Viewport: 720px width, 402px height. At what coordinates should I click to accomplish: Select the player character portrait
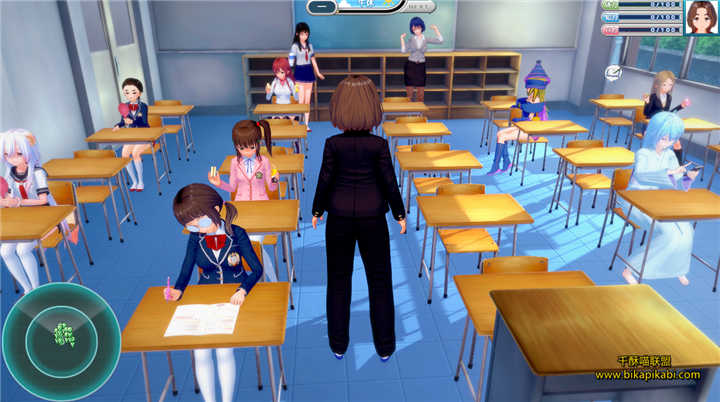pyautogui.click(x=701, y=16)
